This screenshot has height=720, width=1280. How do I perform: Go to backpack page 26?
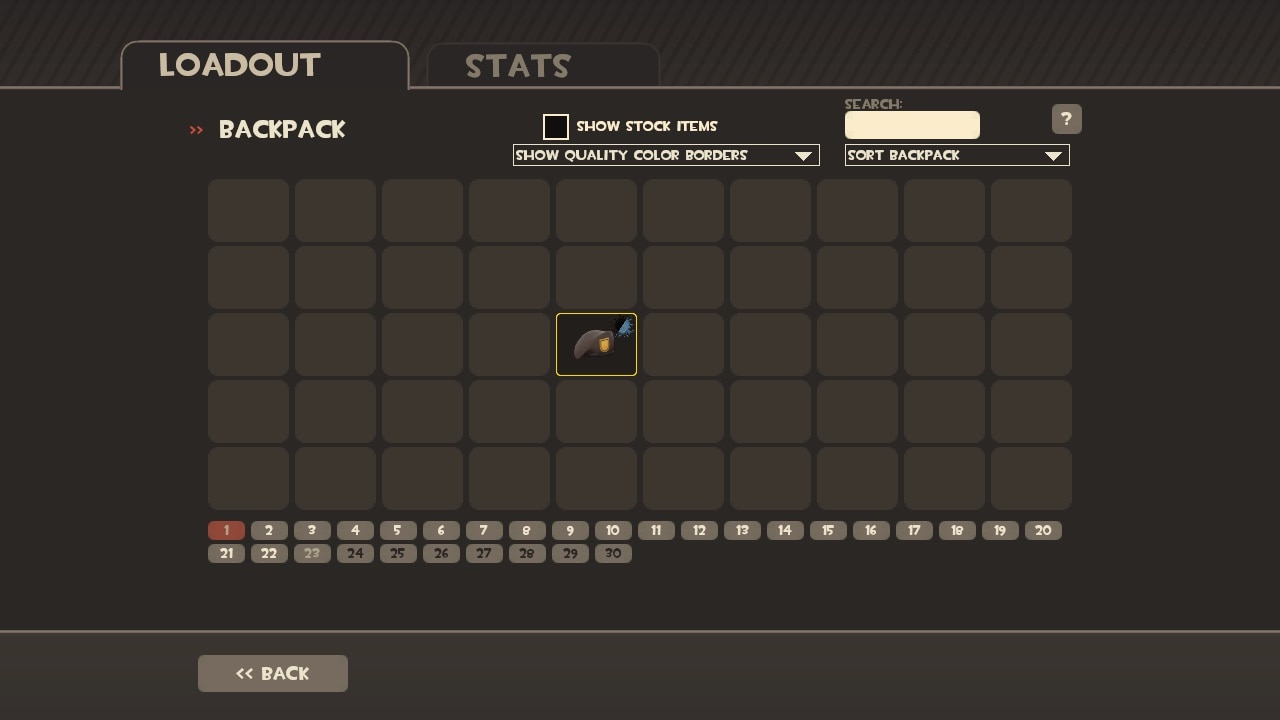coord(441,554)
